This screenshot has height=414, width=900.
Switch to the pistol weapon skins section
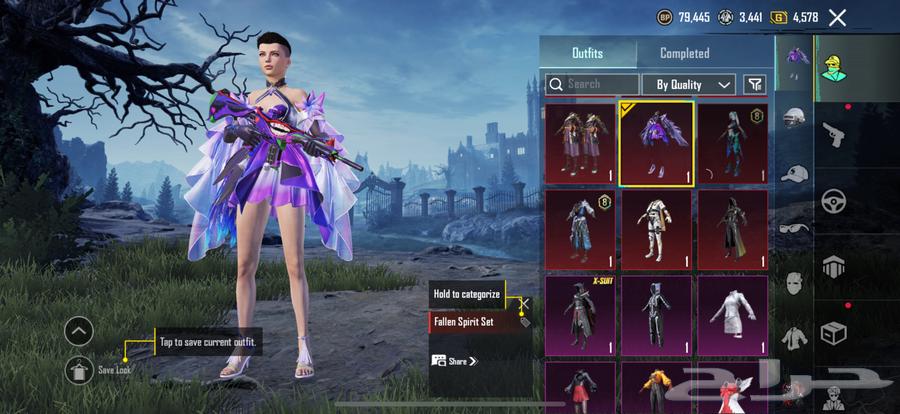coord(832,133)
